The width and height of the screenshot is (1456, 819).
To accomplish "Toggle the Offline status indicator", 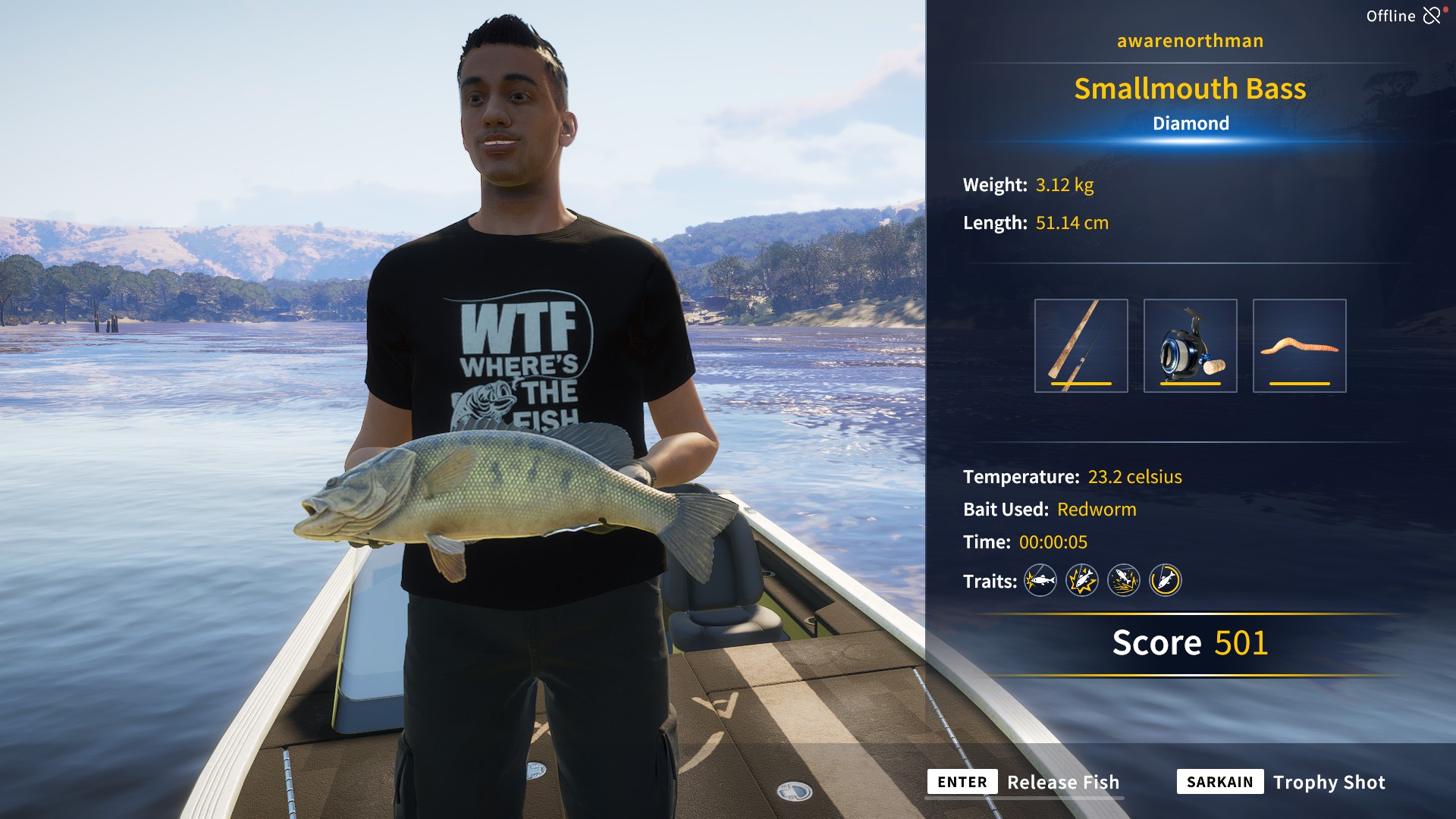I will (1392, 14).
